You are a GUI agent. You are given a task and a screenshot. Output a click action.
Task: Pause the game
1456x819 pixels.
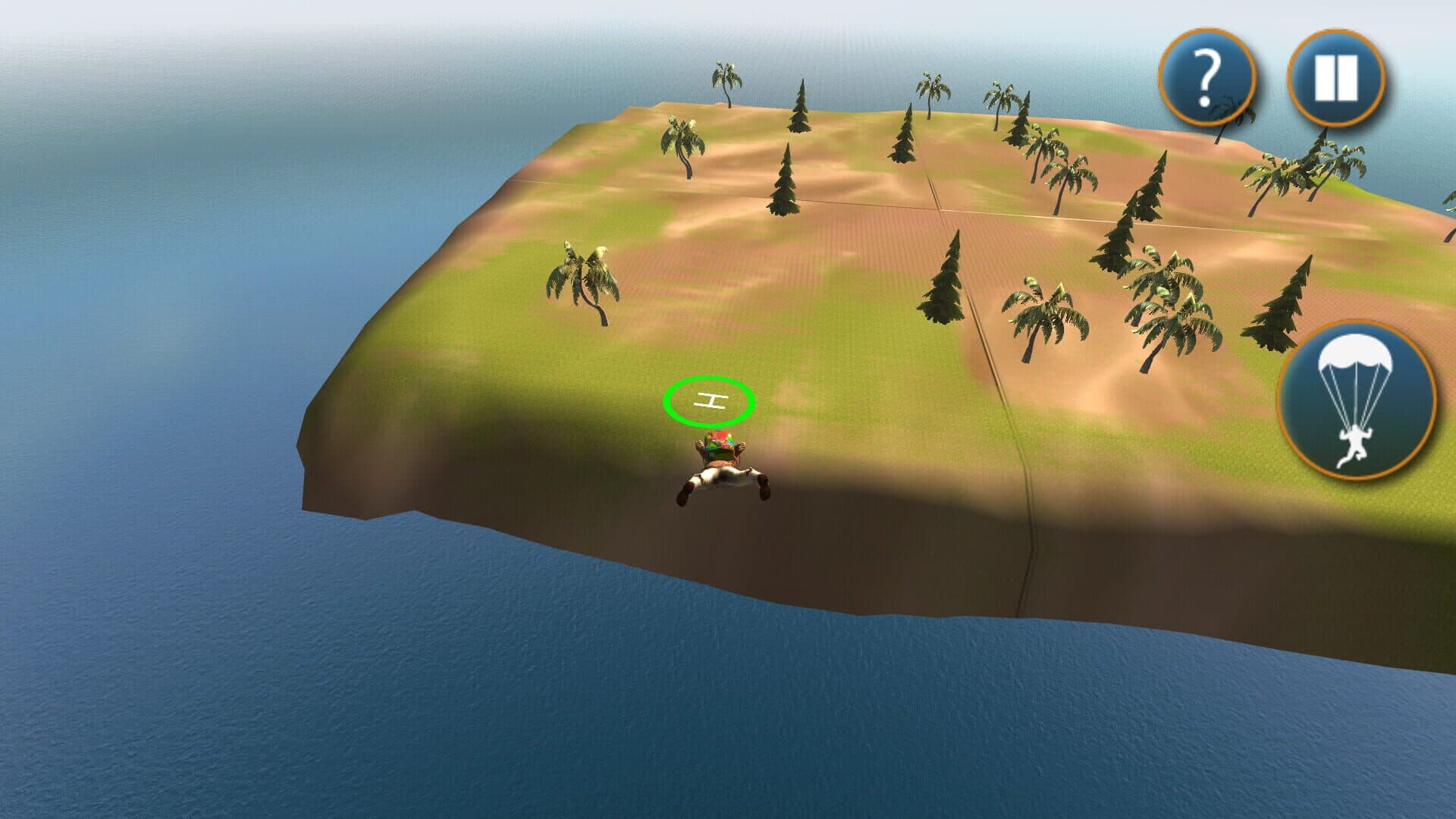point(1336,77)
